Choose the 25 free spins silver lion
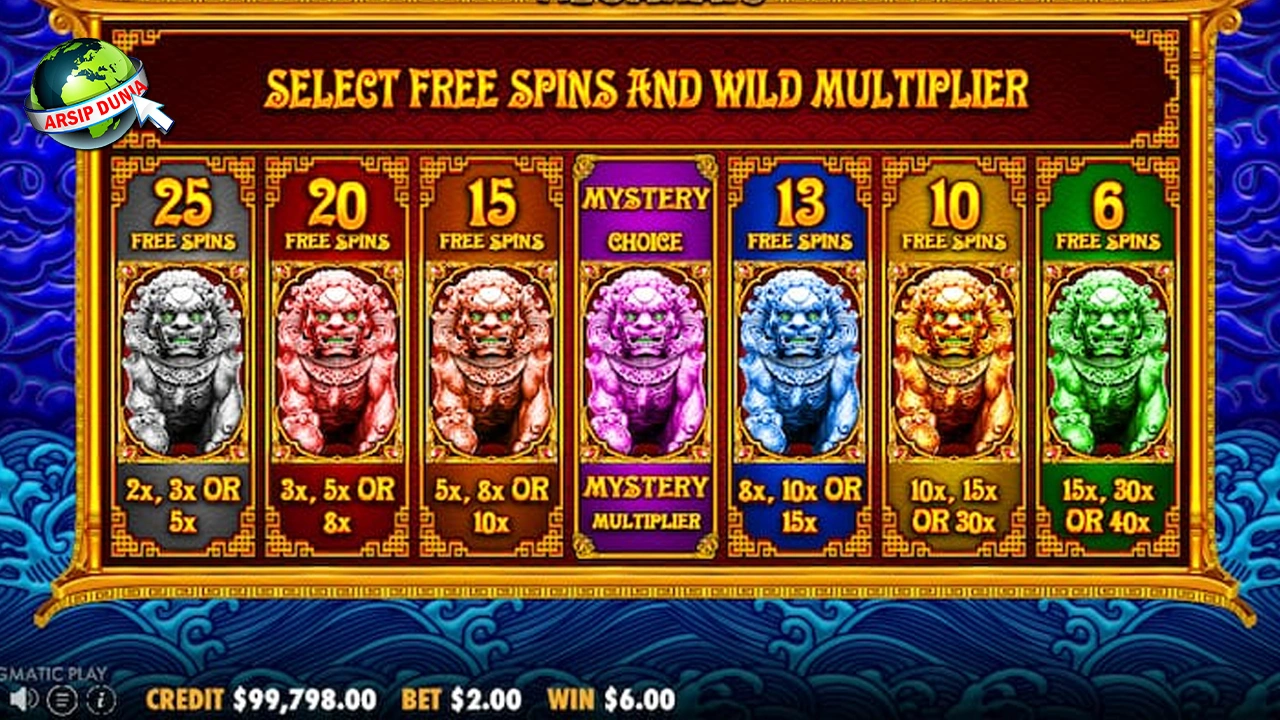Viewport: 1280px width, 720px height. tap(182, 357)
